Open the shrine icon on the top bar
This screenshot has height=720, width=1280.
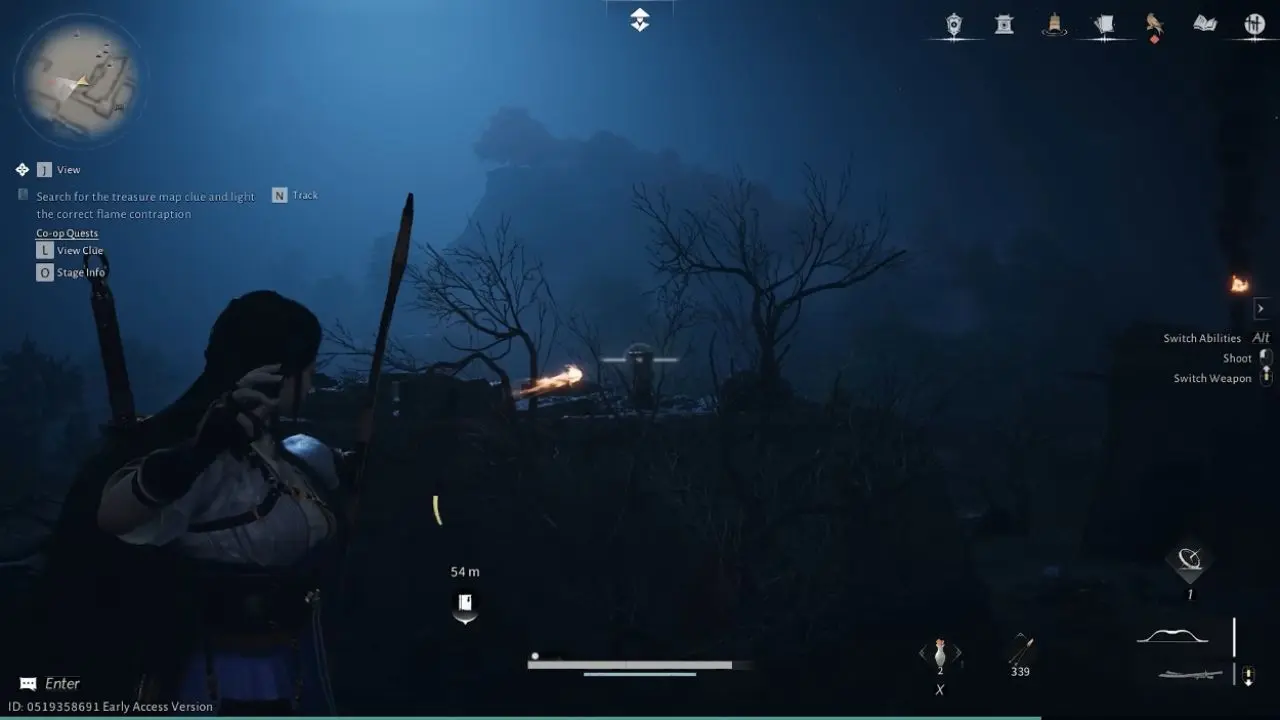point(1004,24)
